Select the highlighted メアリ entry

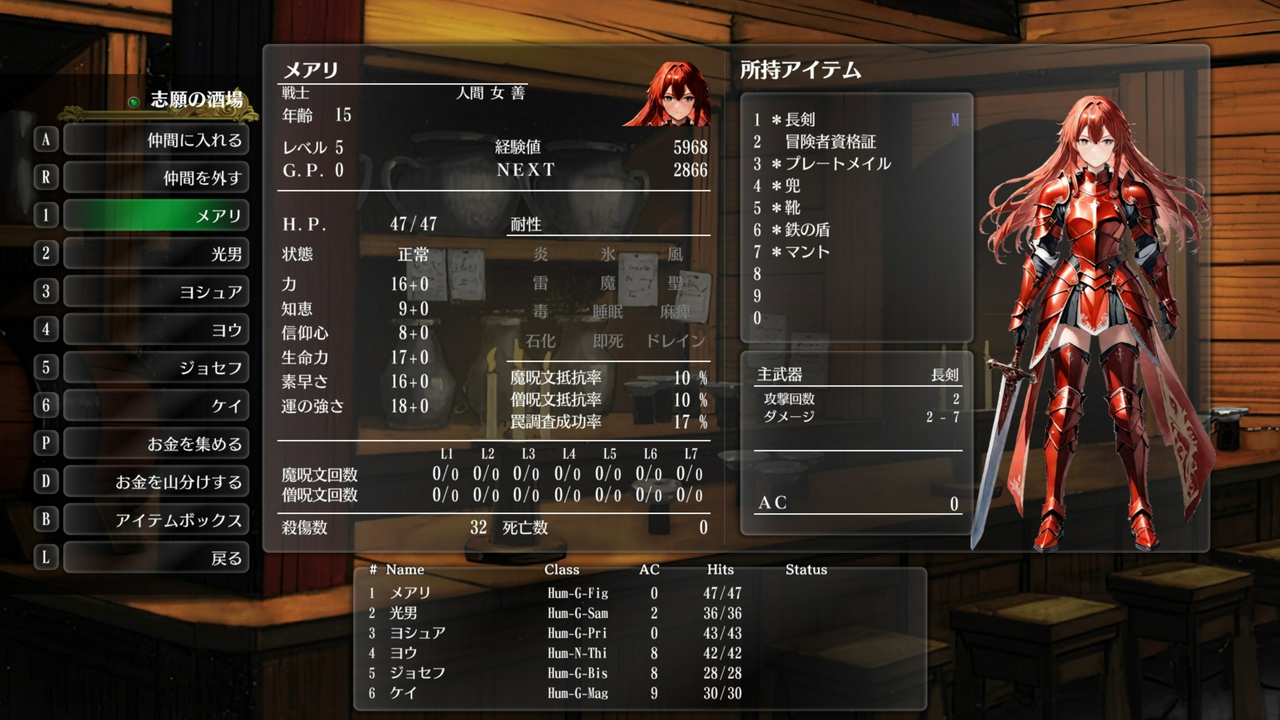pyautogui.click(x=156, y=216)
